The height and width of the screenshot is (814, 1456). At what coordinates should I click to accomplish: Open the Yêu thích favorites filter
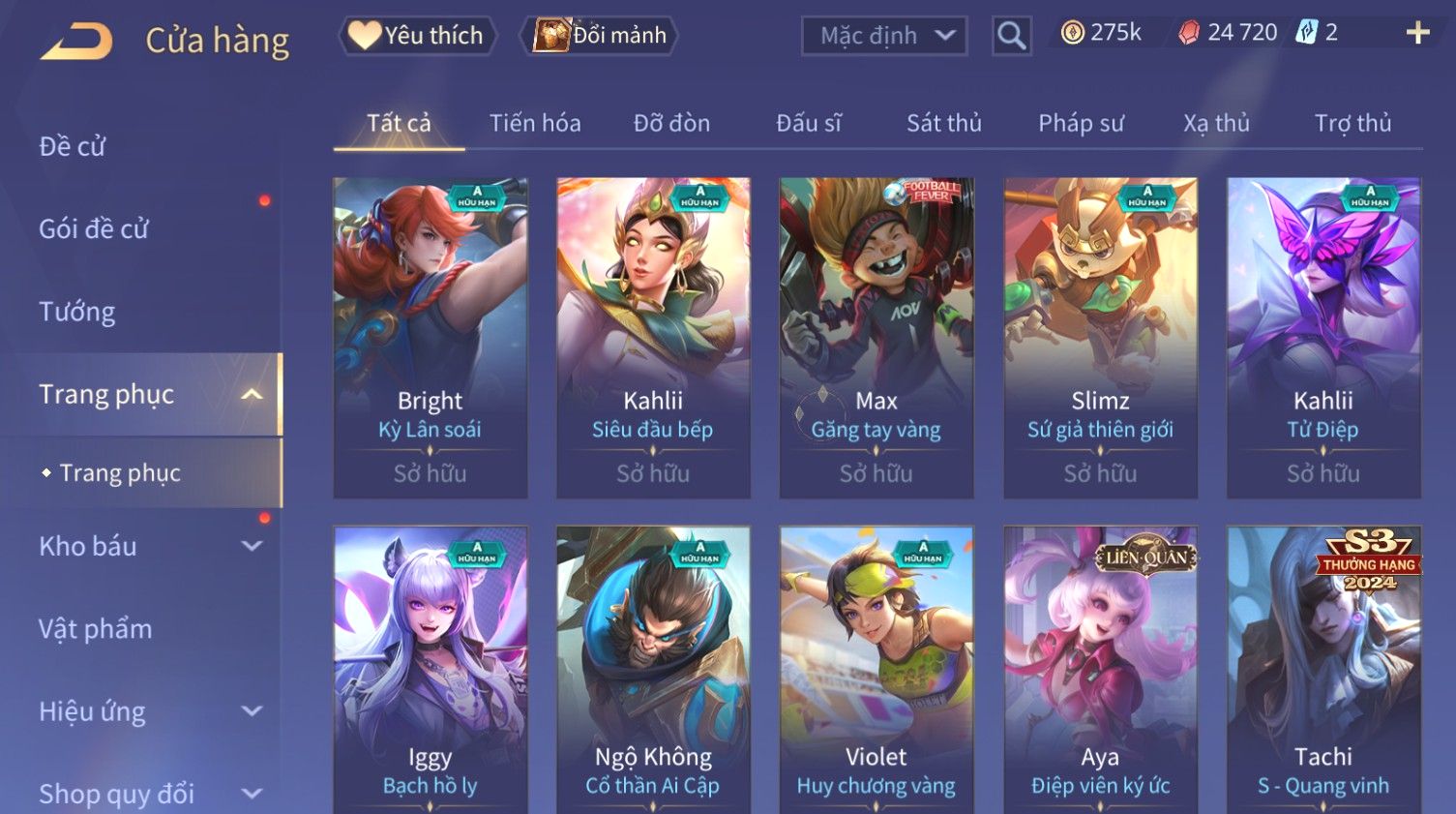click(x=418, y=36)
